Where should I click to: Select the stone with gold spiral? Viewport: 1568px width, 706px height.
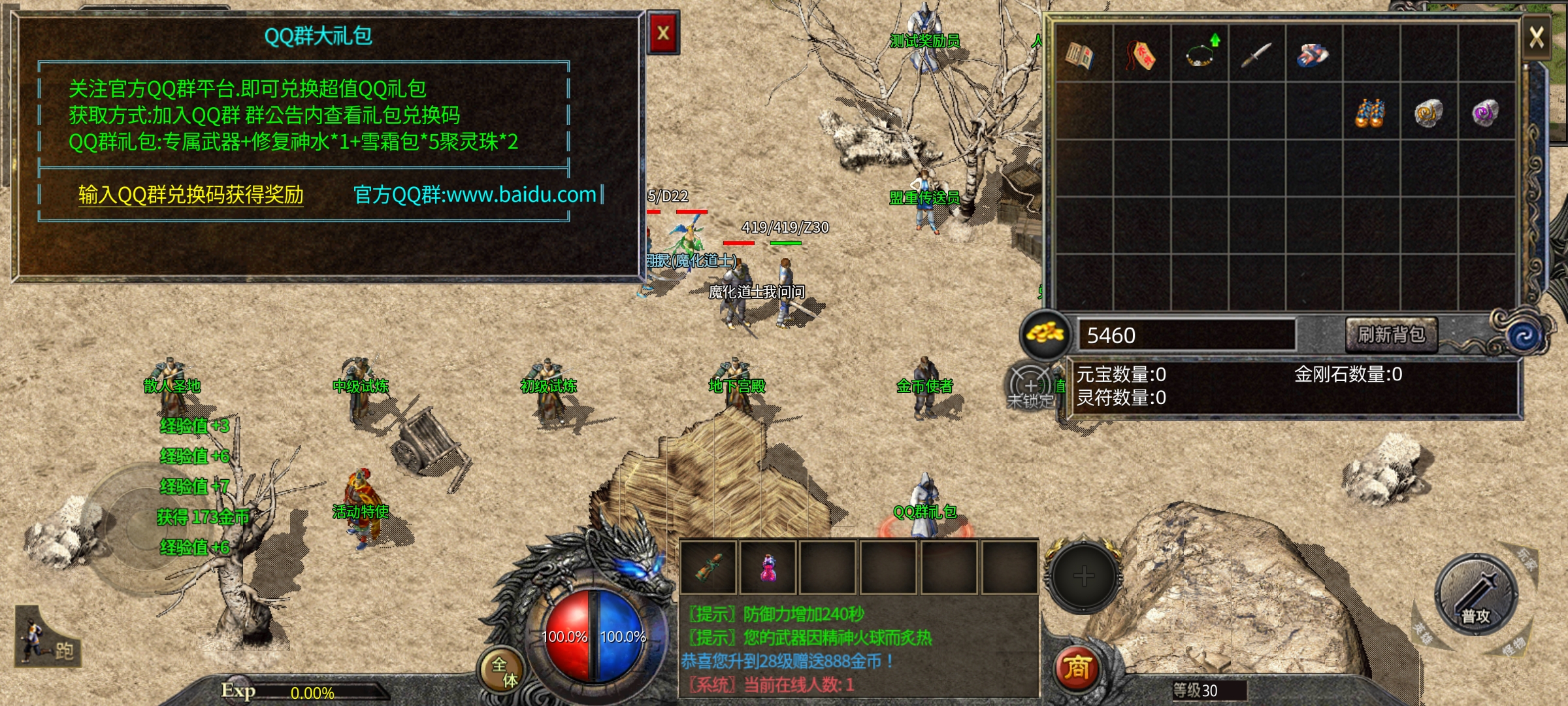tap(1428, 113)
